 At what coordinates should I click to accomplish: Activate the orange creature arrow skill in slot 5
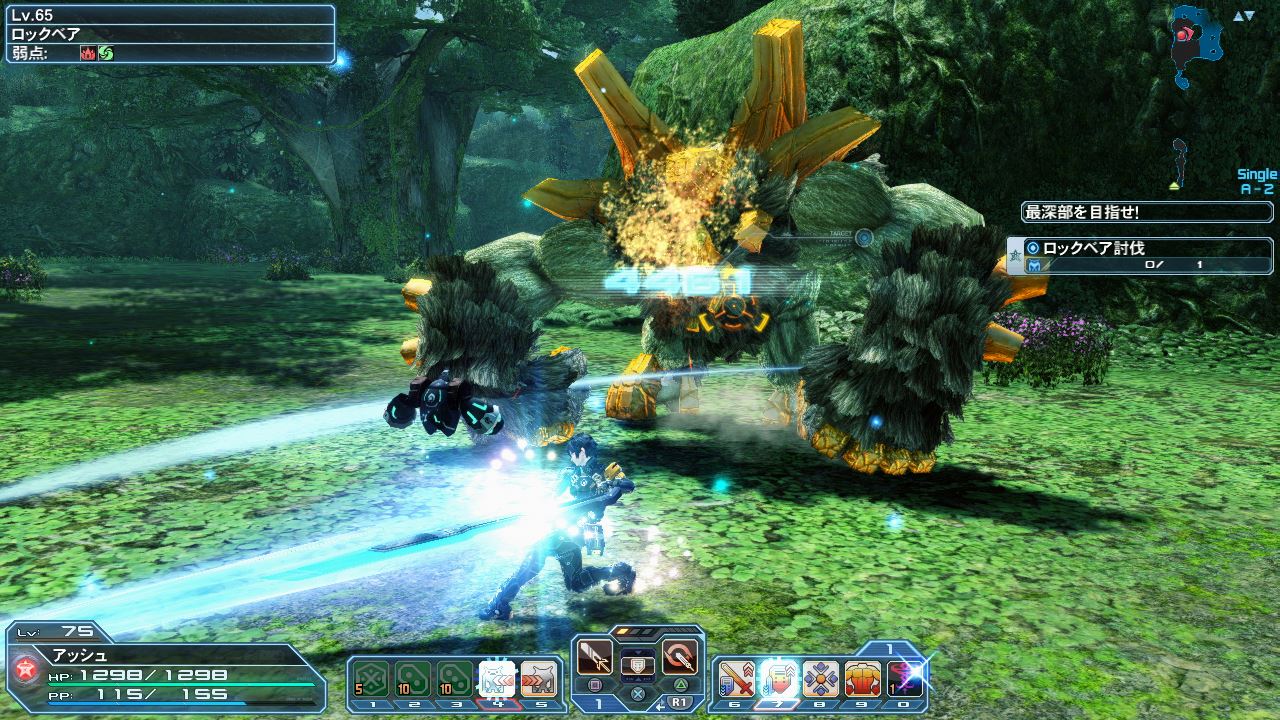coord(539,679)
